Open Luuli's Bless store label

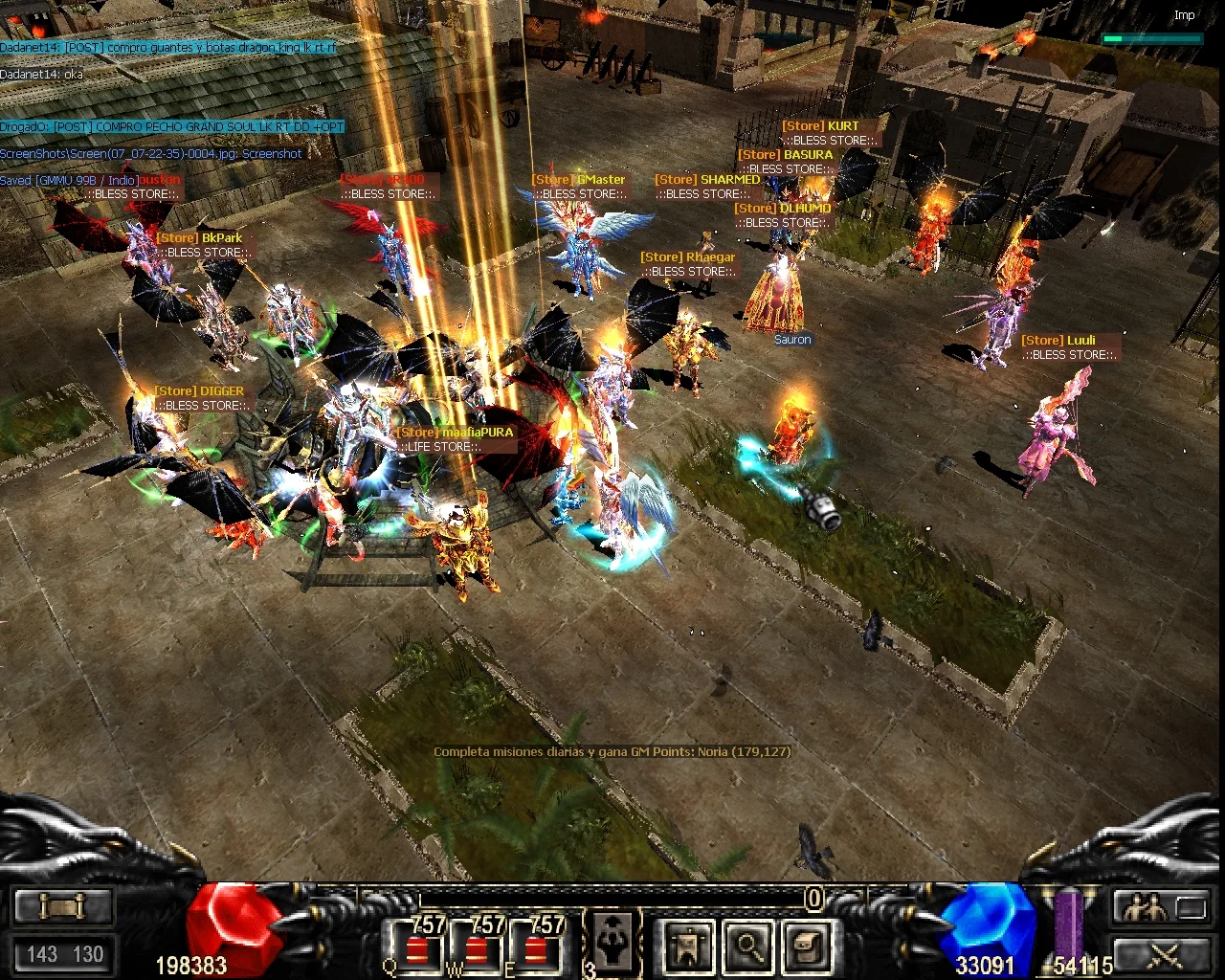[1069, 355]
